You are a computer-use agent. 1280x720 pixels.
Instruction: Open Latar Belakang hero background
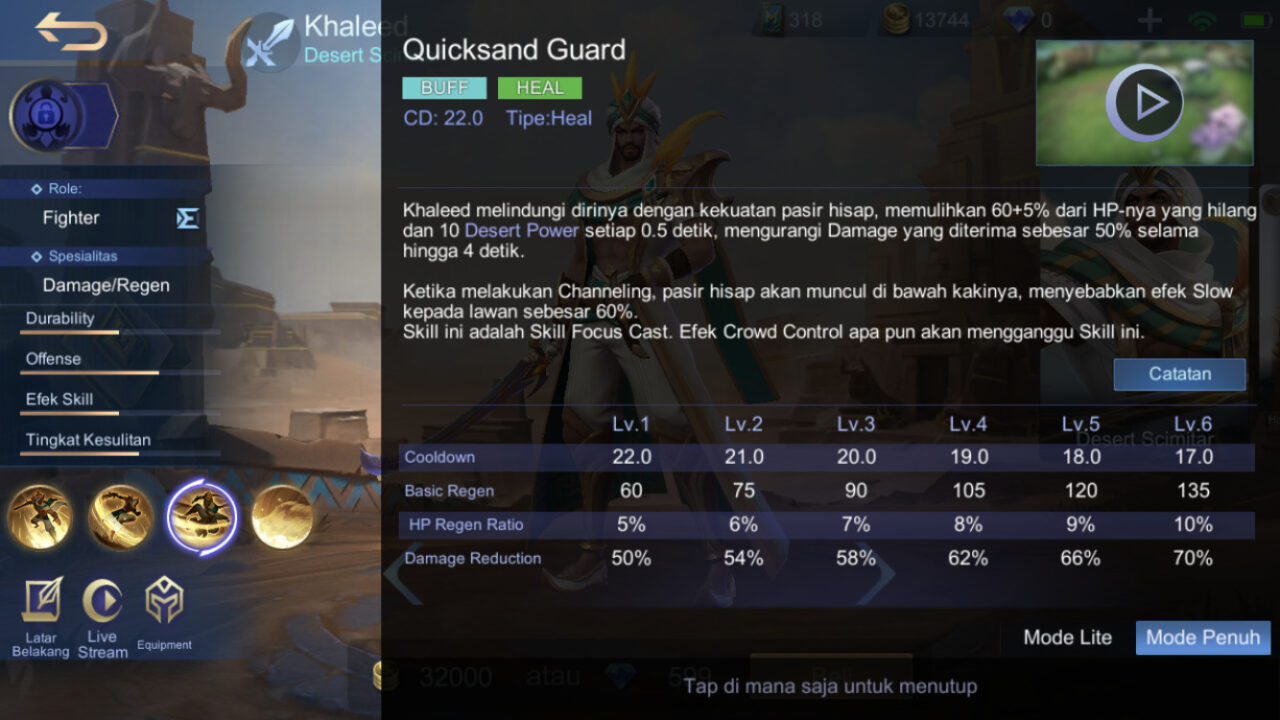pyautogui.click(x=41, y=617)
